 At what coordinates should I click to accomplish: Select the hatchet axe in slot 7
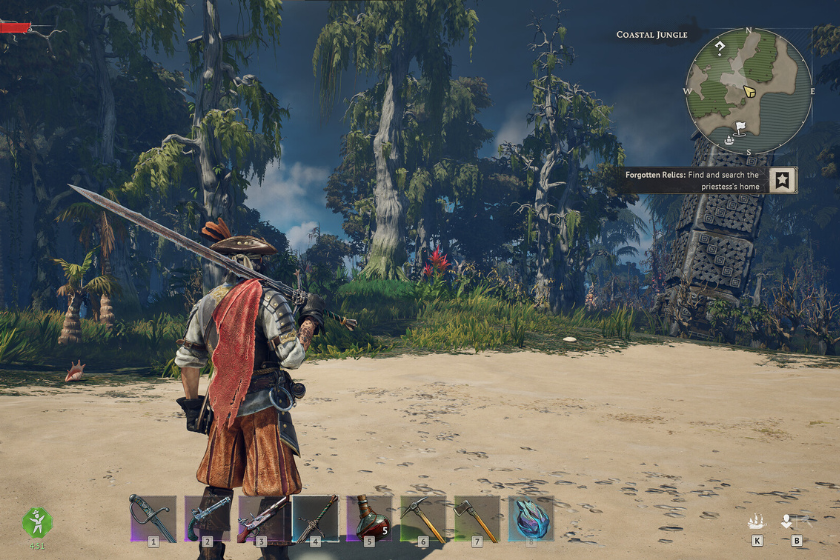[x=477, y=517]
